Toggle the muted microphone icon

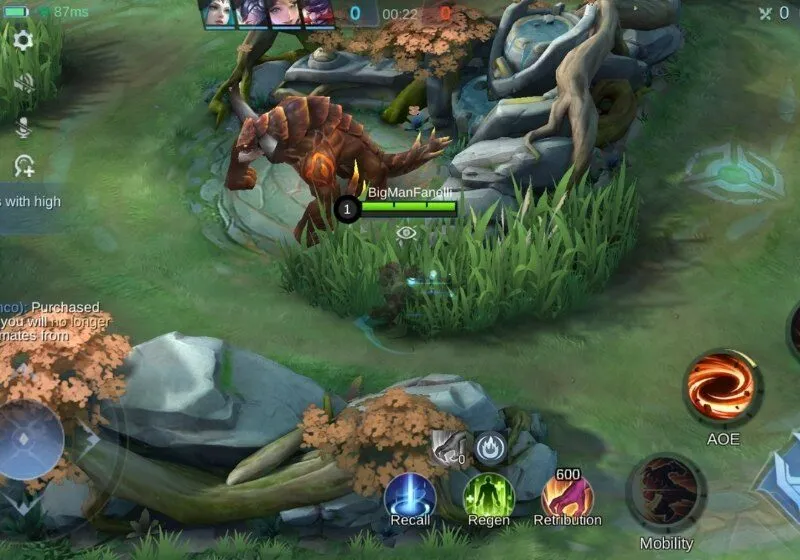[x=22, y=126]
